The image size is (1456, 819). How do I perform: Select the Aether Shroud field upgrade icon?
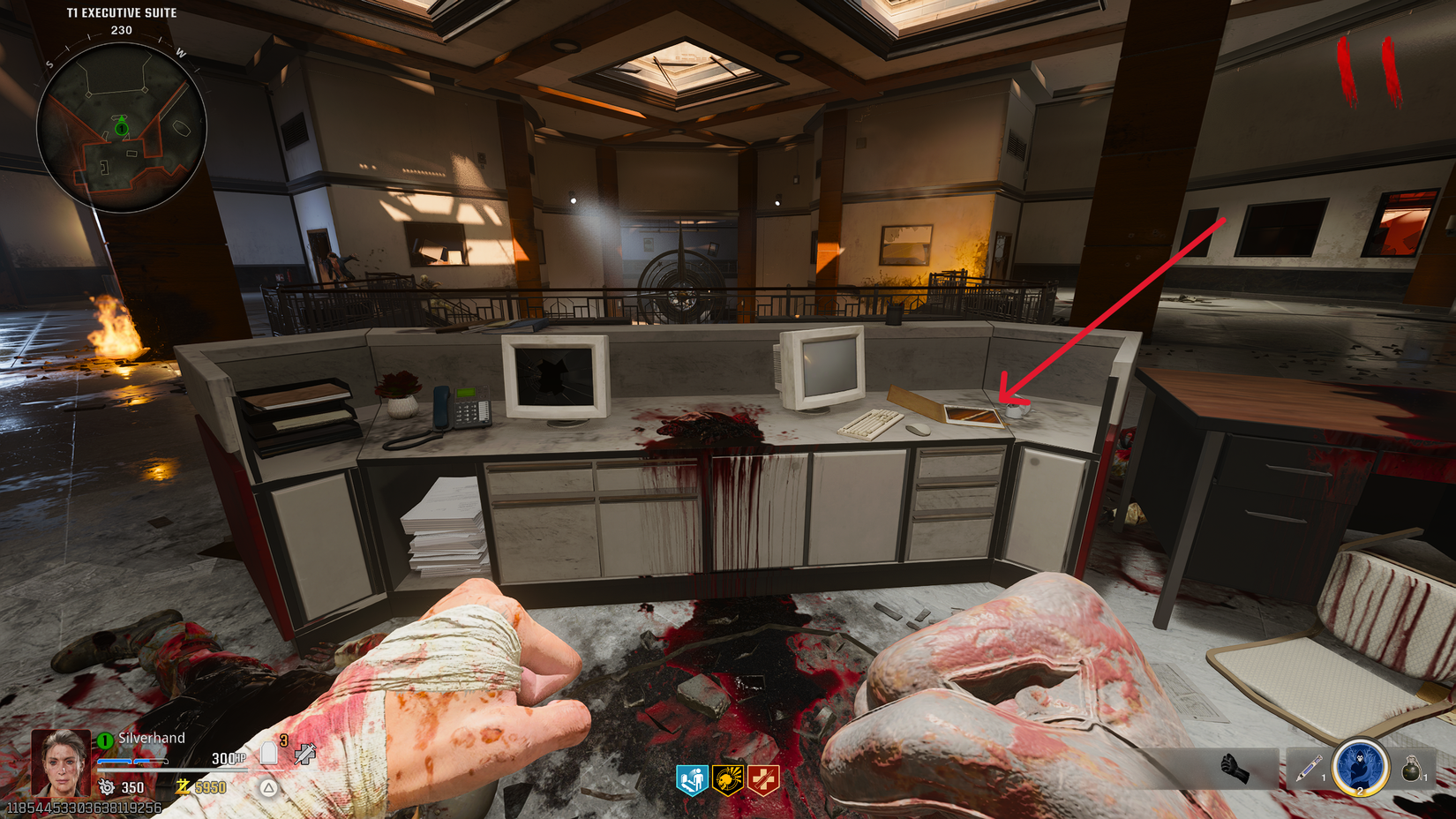[1359, 767]
